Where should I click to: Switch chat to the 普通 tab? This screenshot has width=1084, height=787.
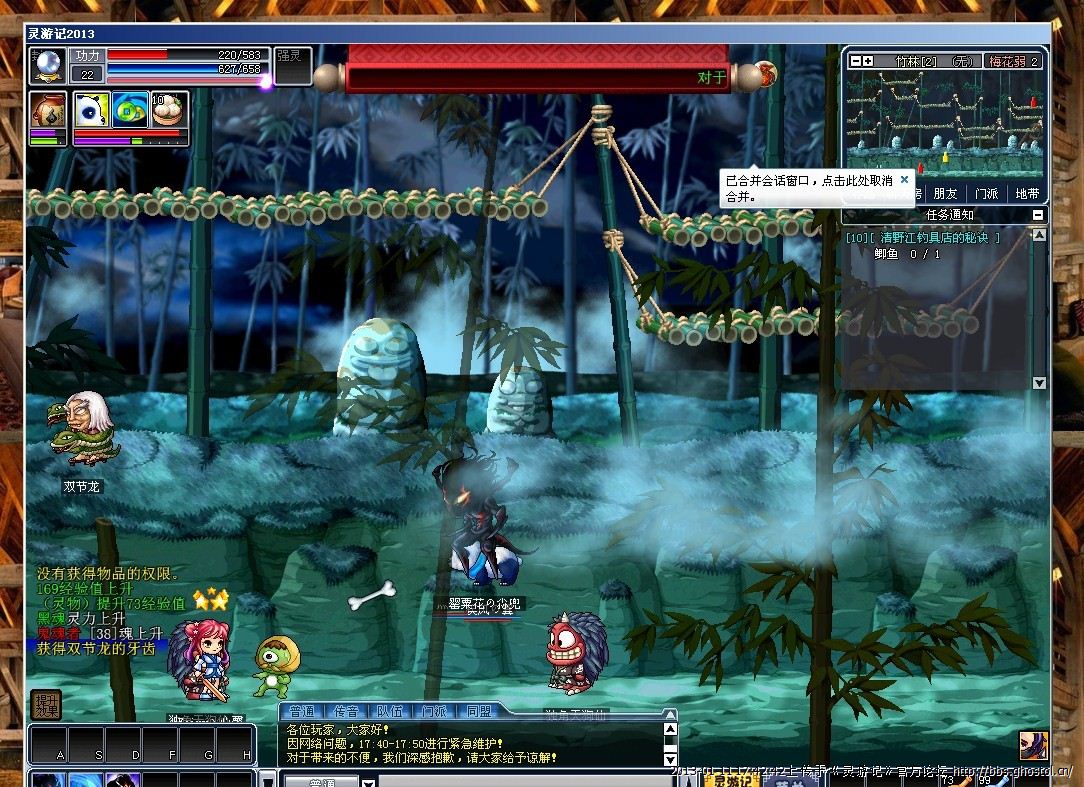pyautogui.click(x=301, y=712)
